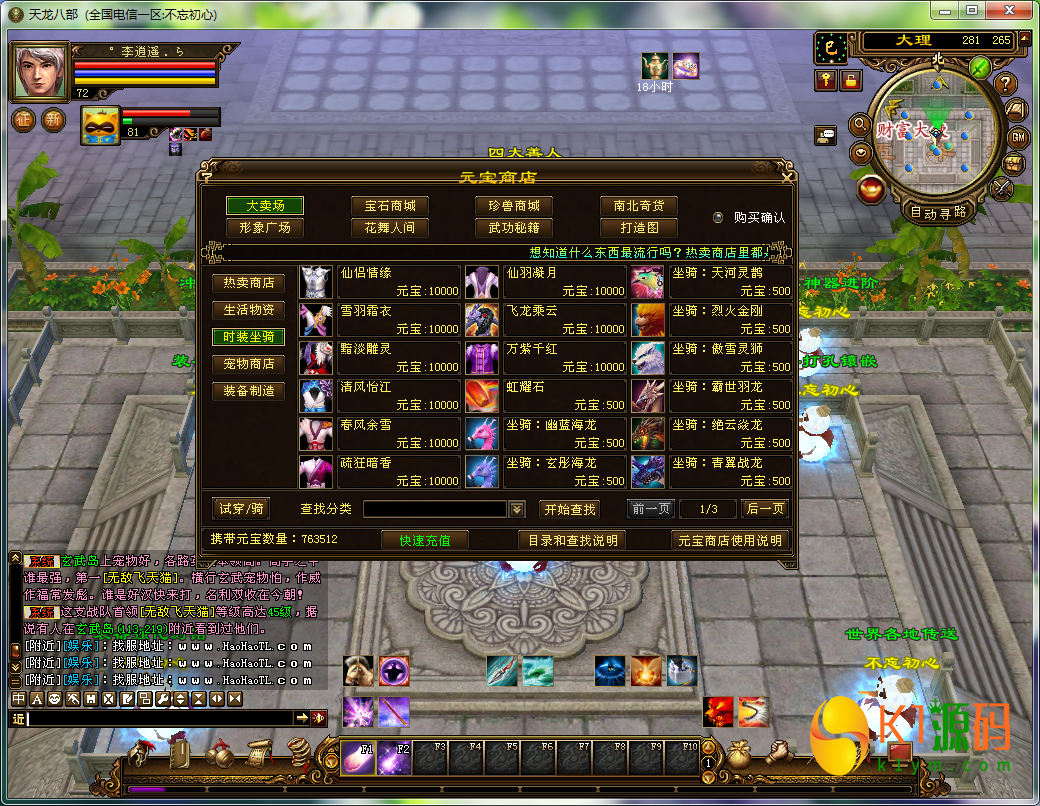Switch to the 形象广场 tab
This screenshot has height=806, width=1040.
[265, 227]
